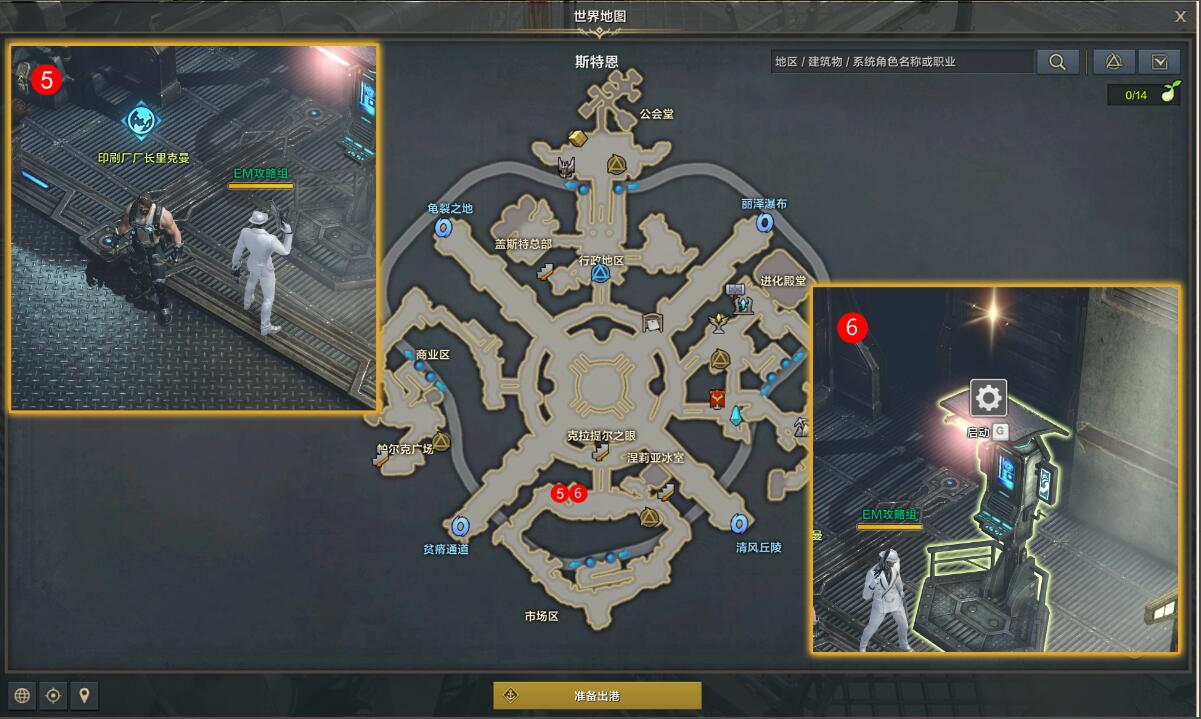Click the magnifying glass search button
The width and height of the screenshot is (1201, 719).
[1057, 62]
